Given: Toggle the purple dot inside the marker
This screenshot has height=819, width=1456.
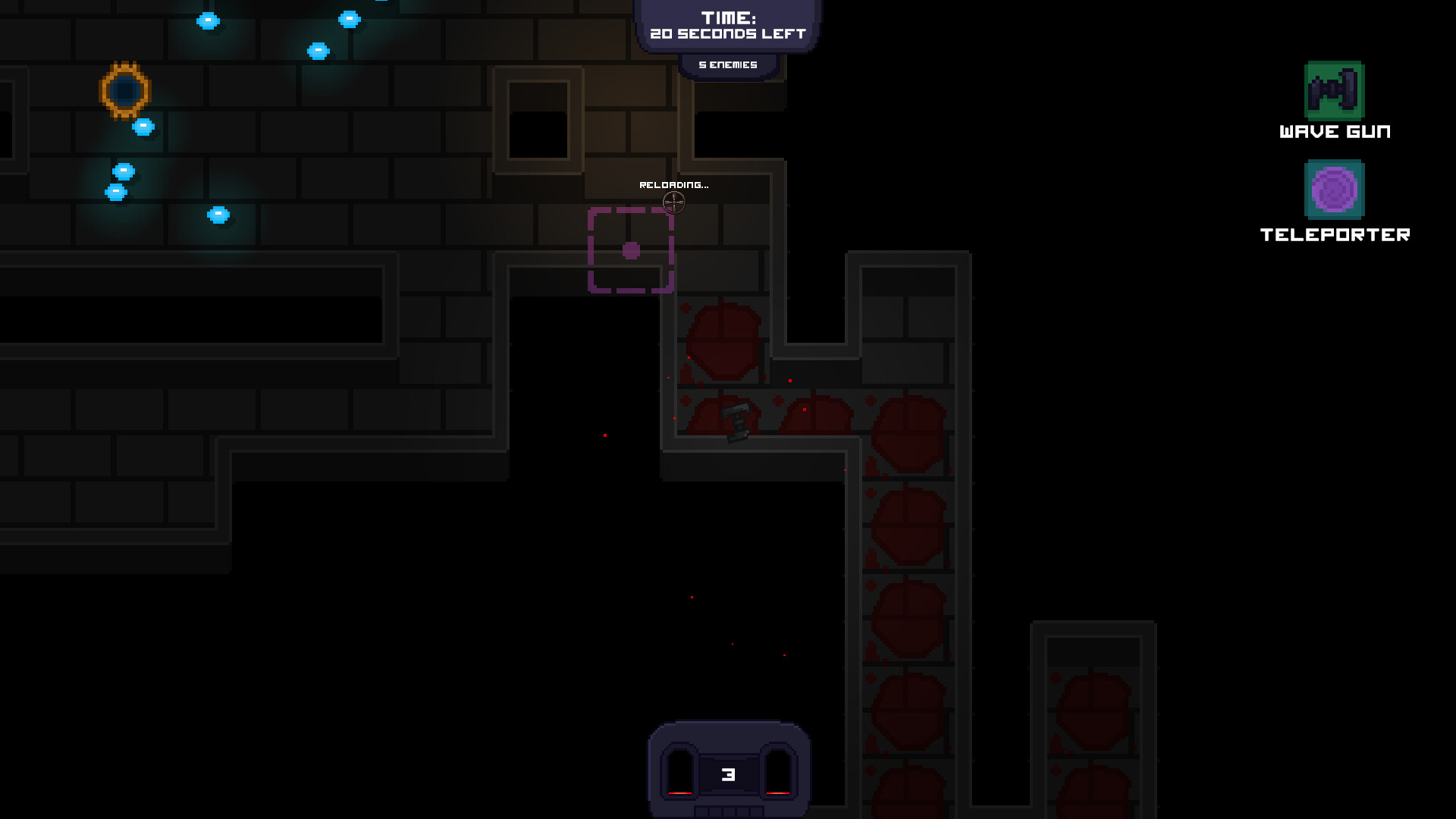Looking at the screenshot, I should point(630,249).
